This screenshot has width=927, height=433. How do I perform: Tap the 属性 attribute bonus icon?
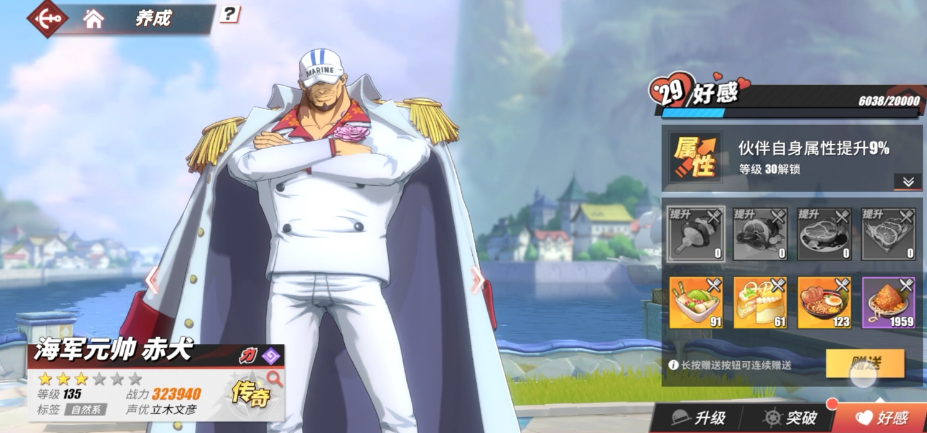pyautogui.click(x=695, y=157)
